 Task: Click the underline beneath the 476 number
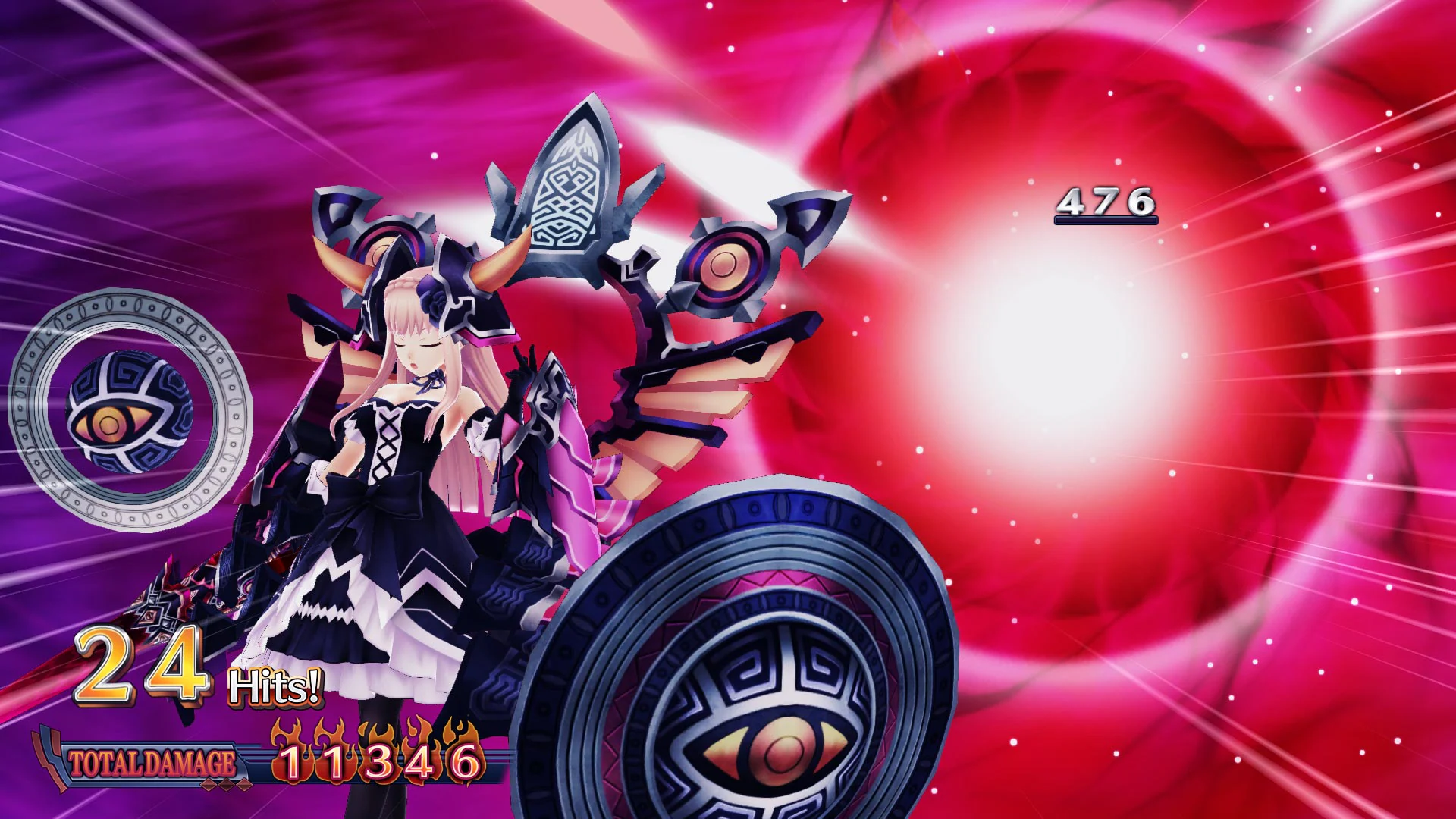[1106, 218]
